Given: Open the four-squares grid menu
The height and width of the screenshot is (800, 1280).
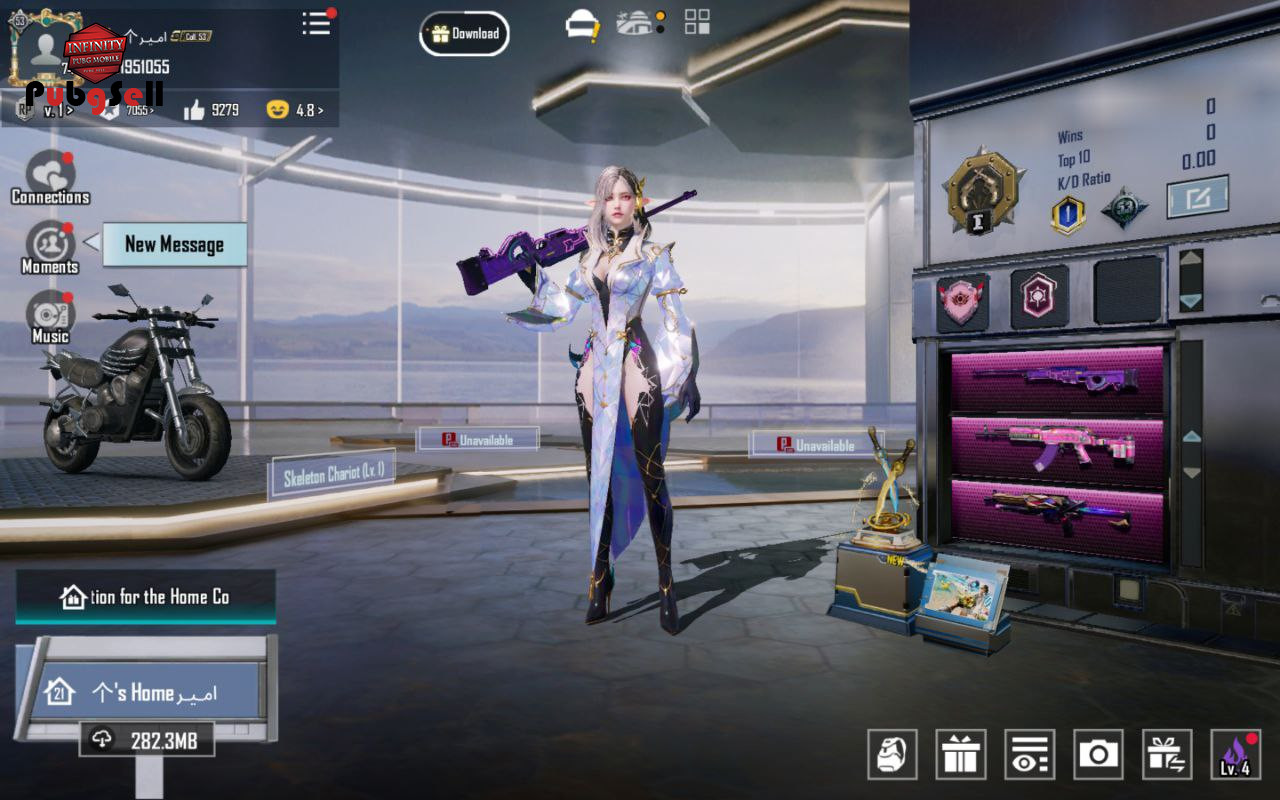Looking at the screenshot, I should [697, 22].
